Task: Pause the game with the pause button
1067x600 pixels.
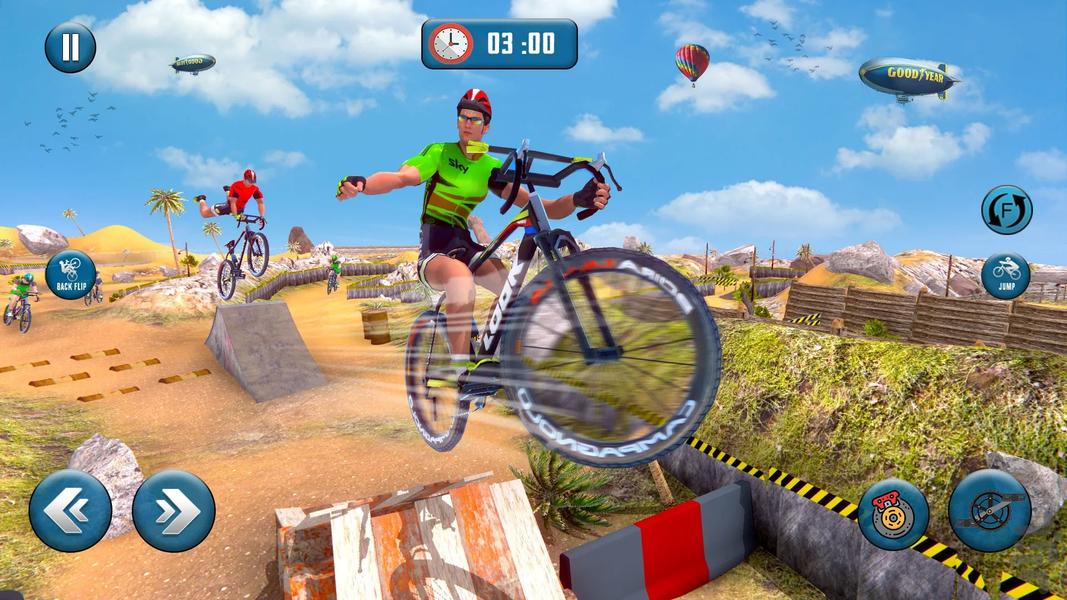Action: coord(70,47)
